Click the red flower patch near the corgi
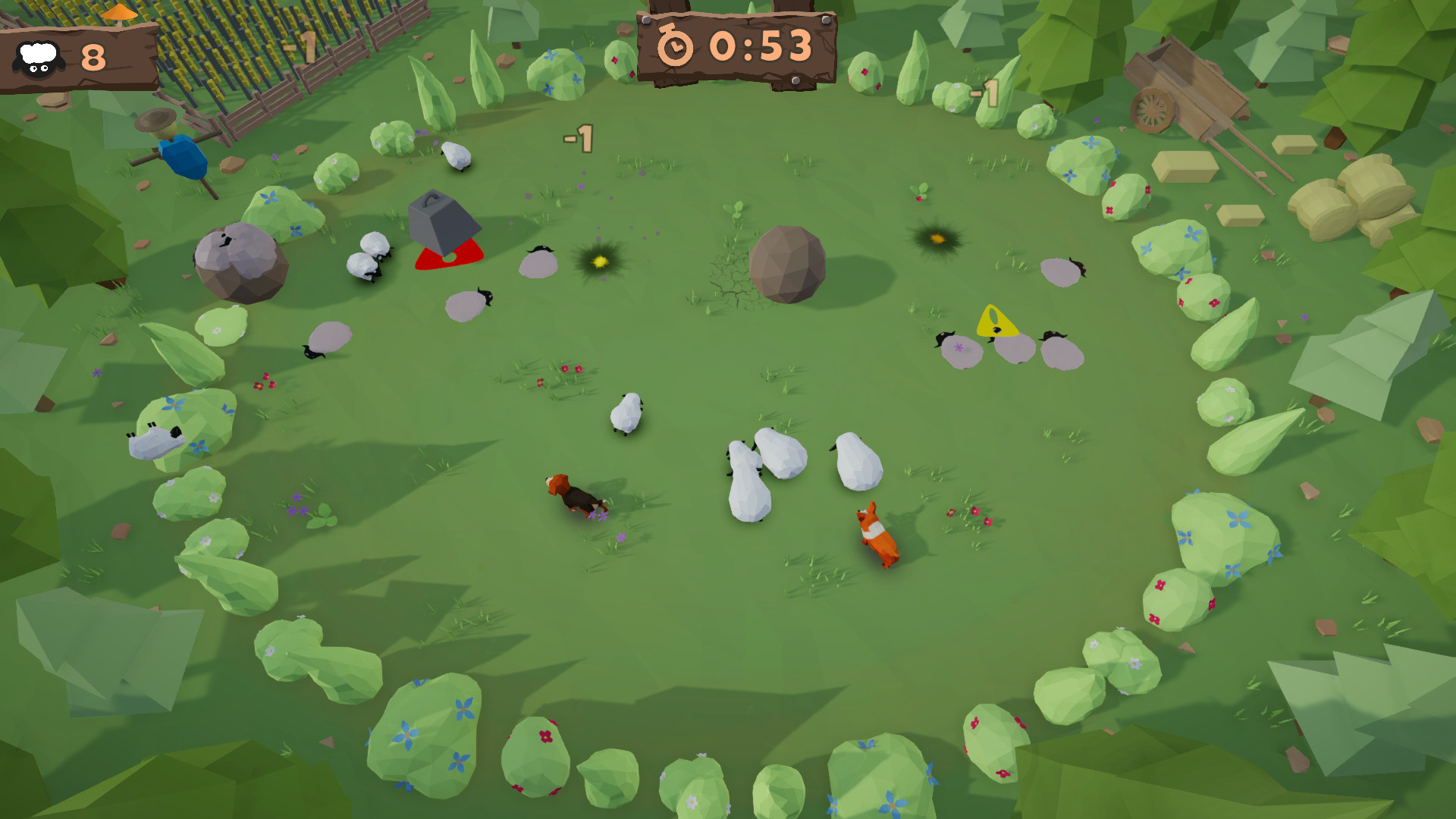 click(971, 516)
